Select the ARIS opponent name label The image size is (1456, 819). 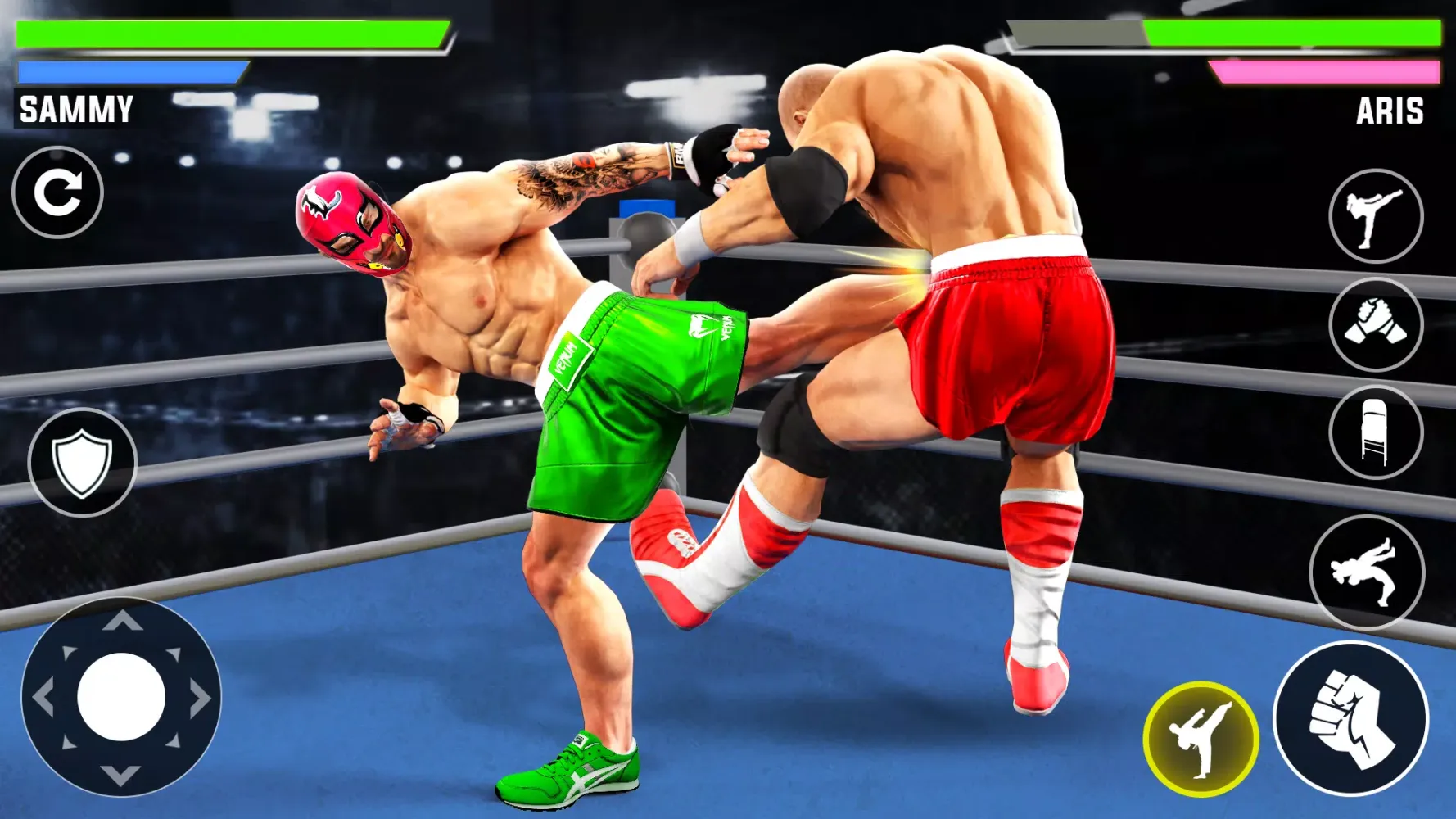[1390, 111]
